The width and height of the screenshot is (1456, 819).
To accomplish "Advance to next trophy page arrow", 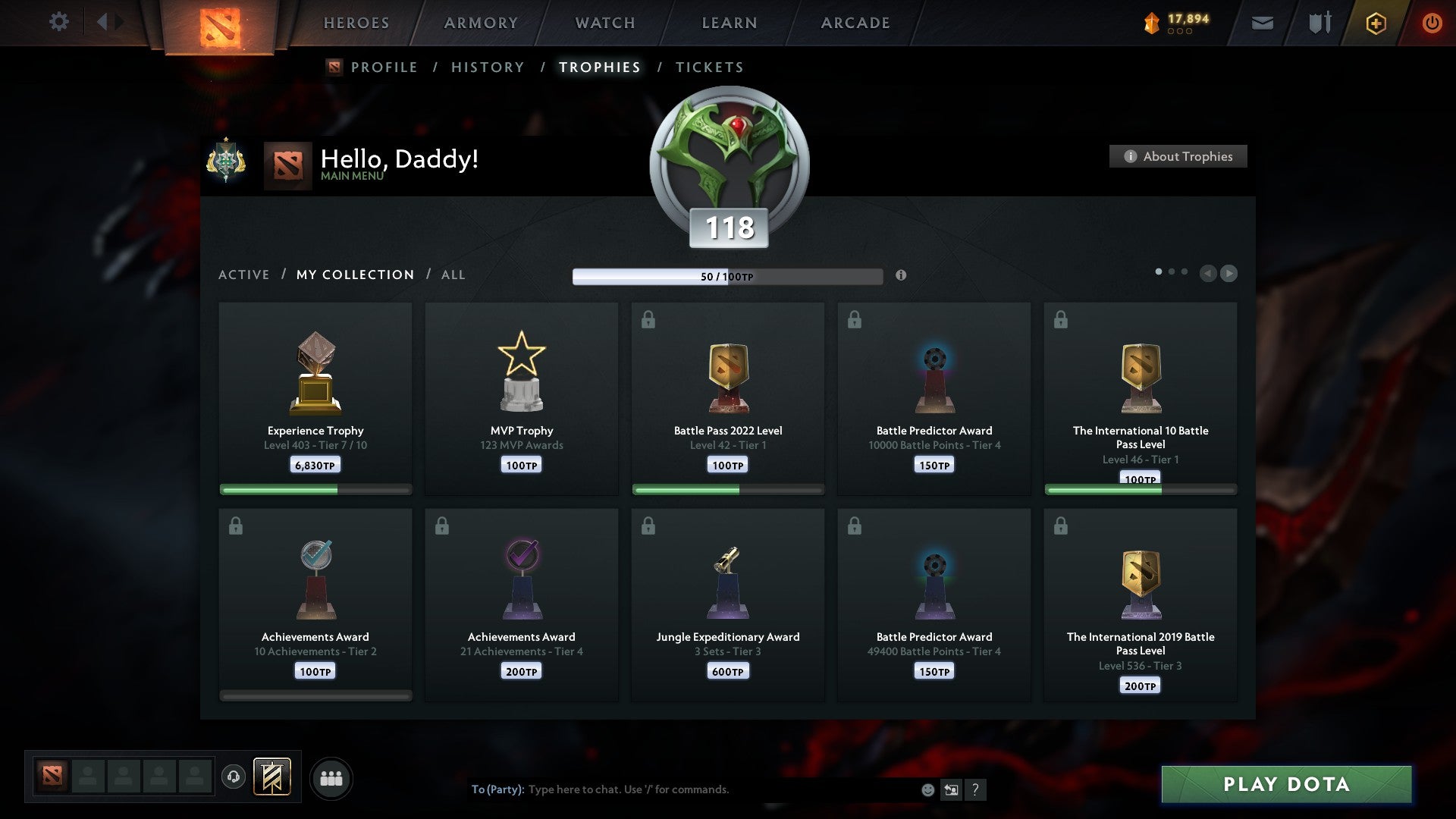I will (x=1228, y=274).
